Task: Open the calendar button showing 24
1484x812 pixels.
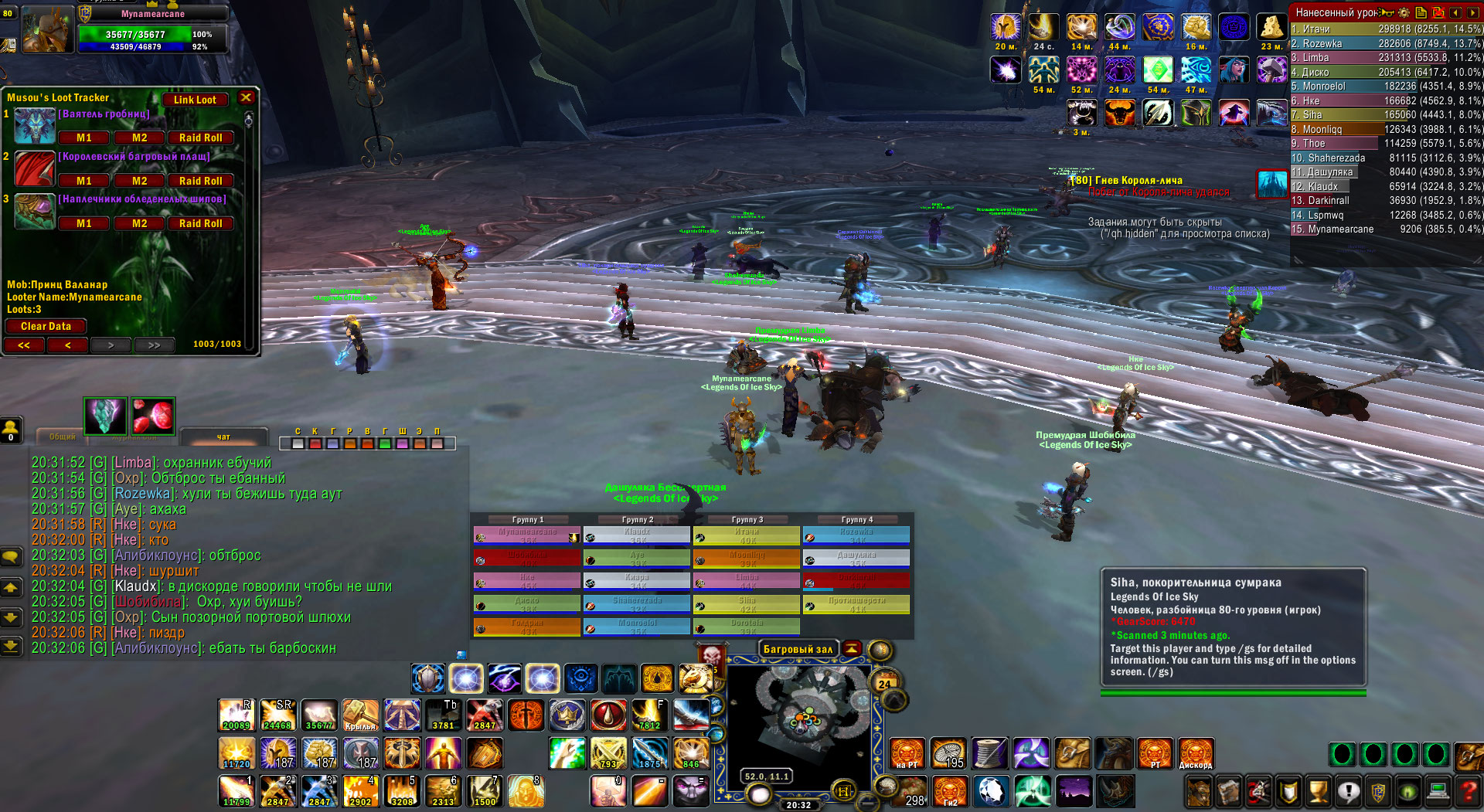Action: click(884, 683)
